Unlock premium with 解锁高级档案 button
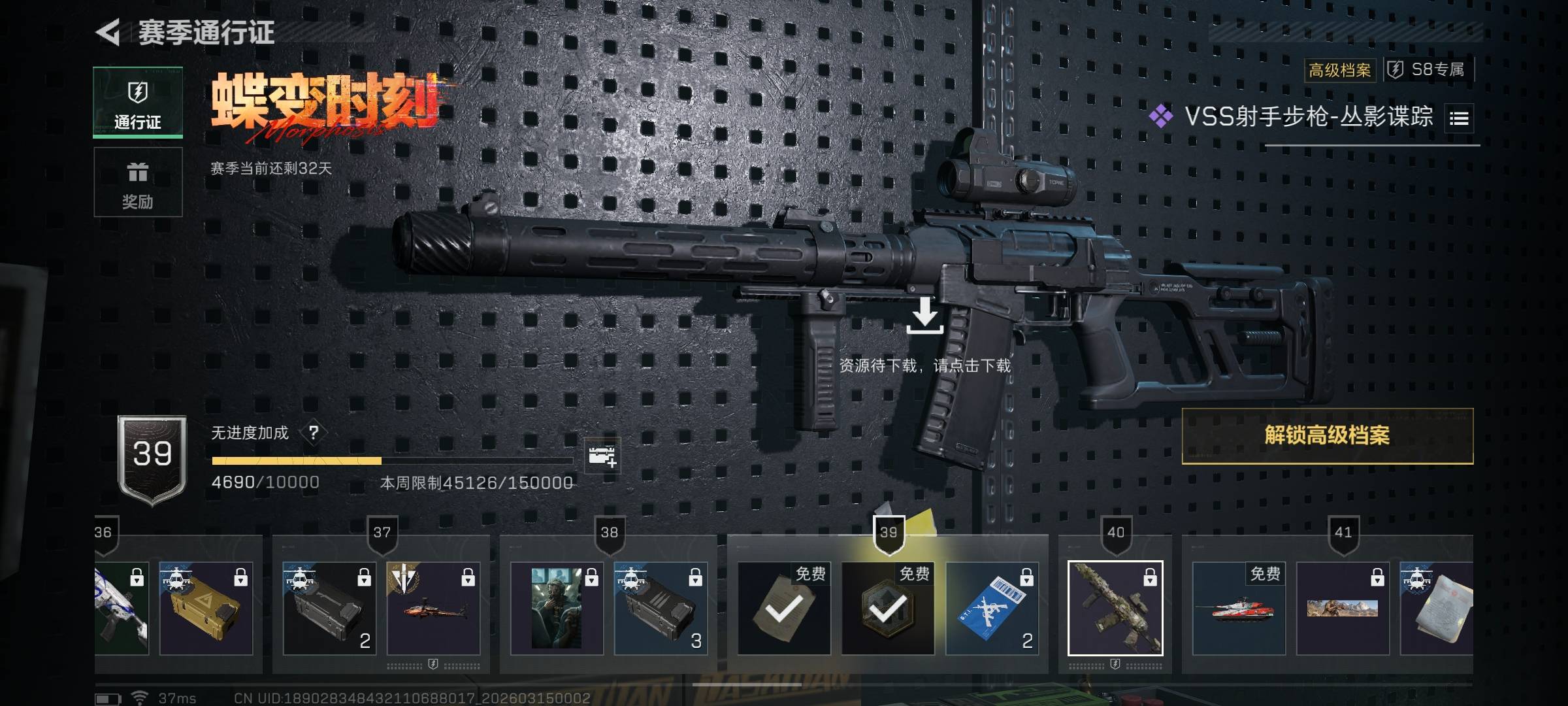 1327,436
